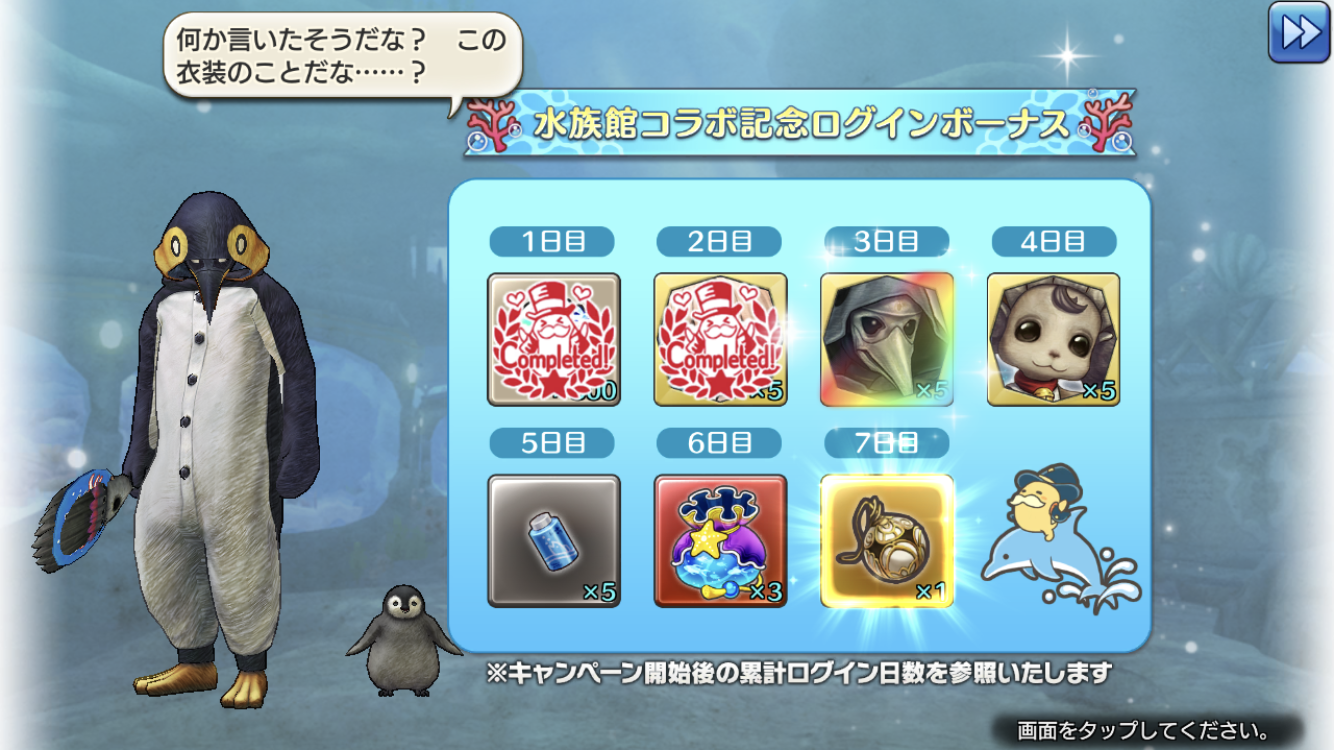
Task: Select the Day 4 seal pup face reward icon
Action: [x=1055, y=340]
